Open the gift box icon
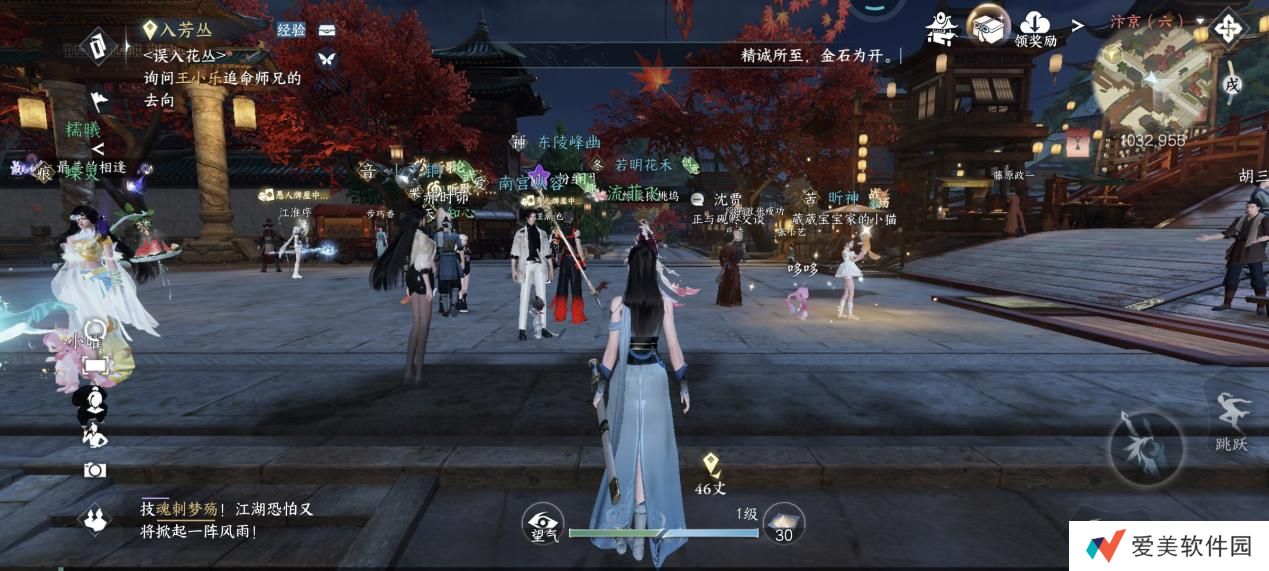The image size is (1269, 571). (x=988, y=26)
